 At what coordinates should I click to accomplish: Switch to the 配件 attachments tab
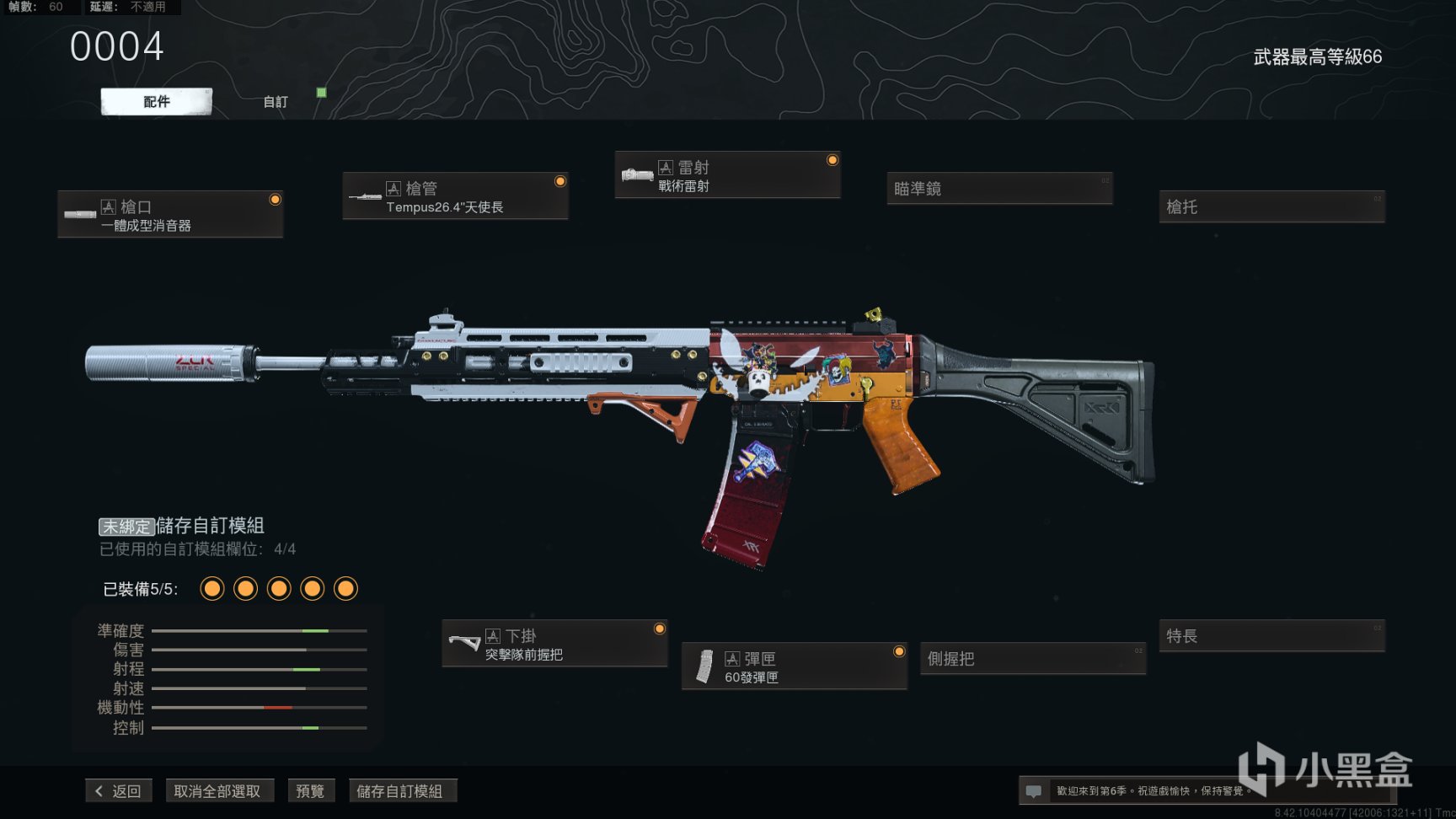157,102
